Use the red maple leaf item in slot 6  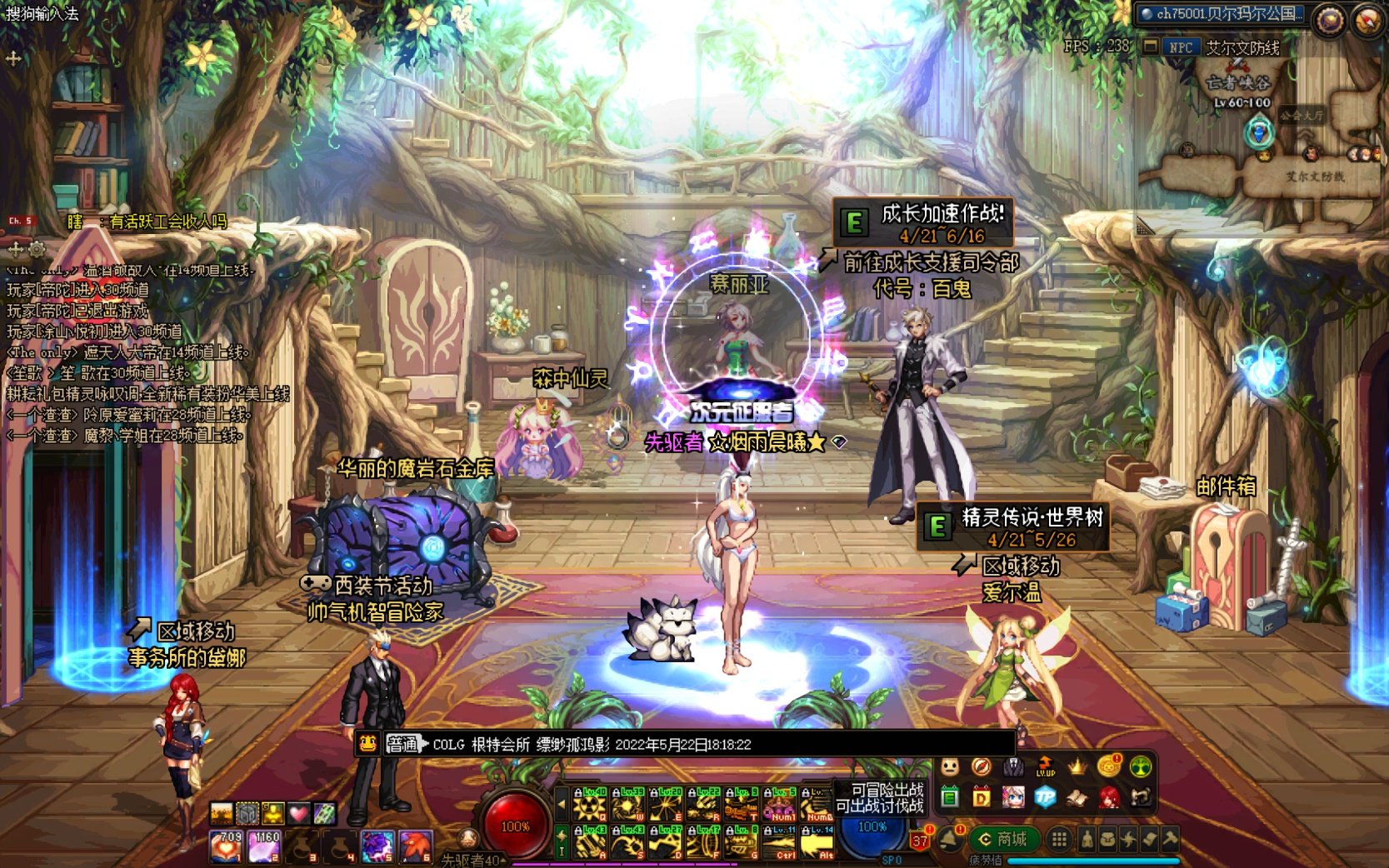point(416,846)
